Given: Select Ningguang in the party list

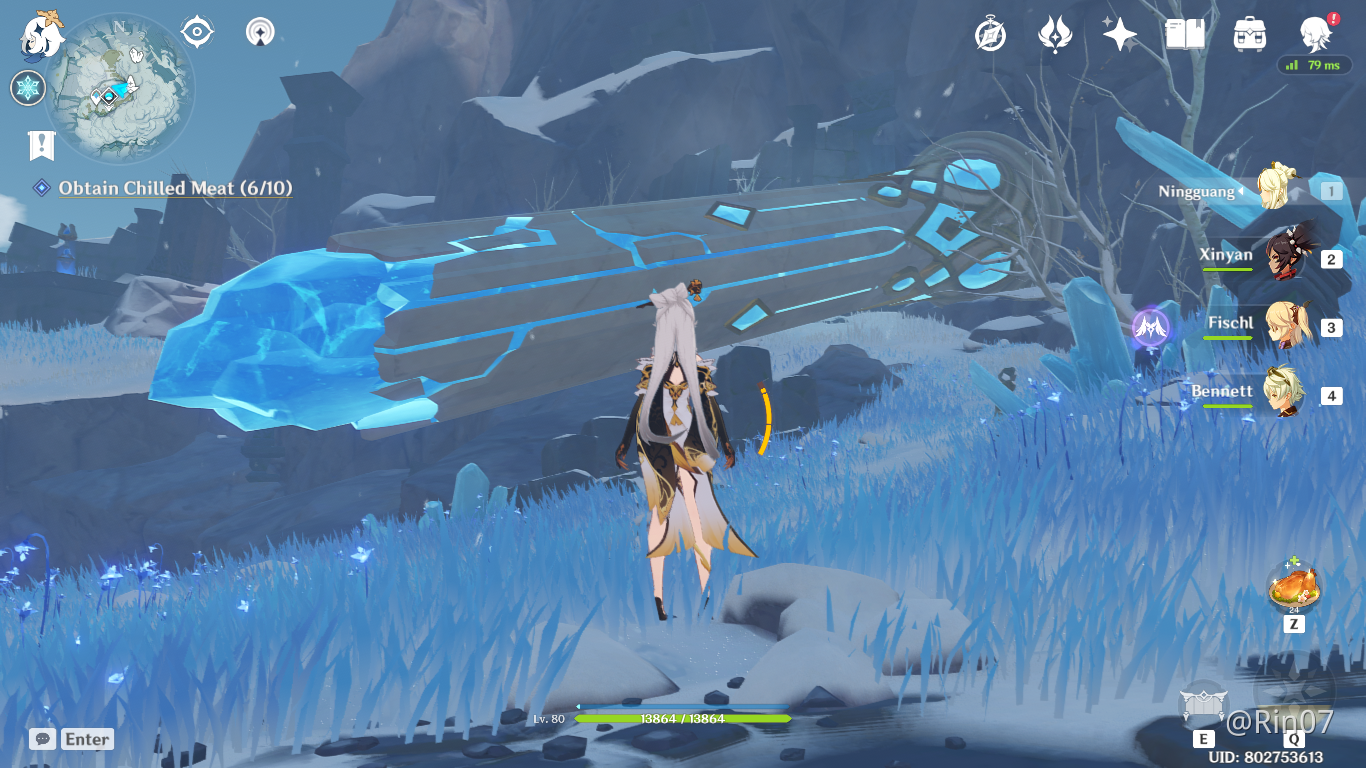Looking at the screenshot, I should [1273, 190].
